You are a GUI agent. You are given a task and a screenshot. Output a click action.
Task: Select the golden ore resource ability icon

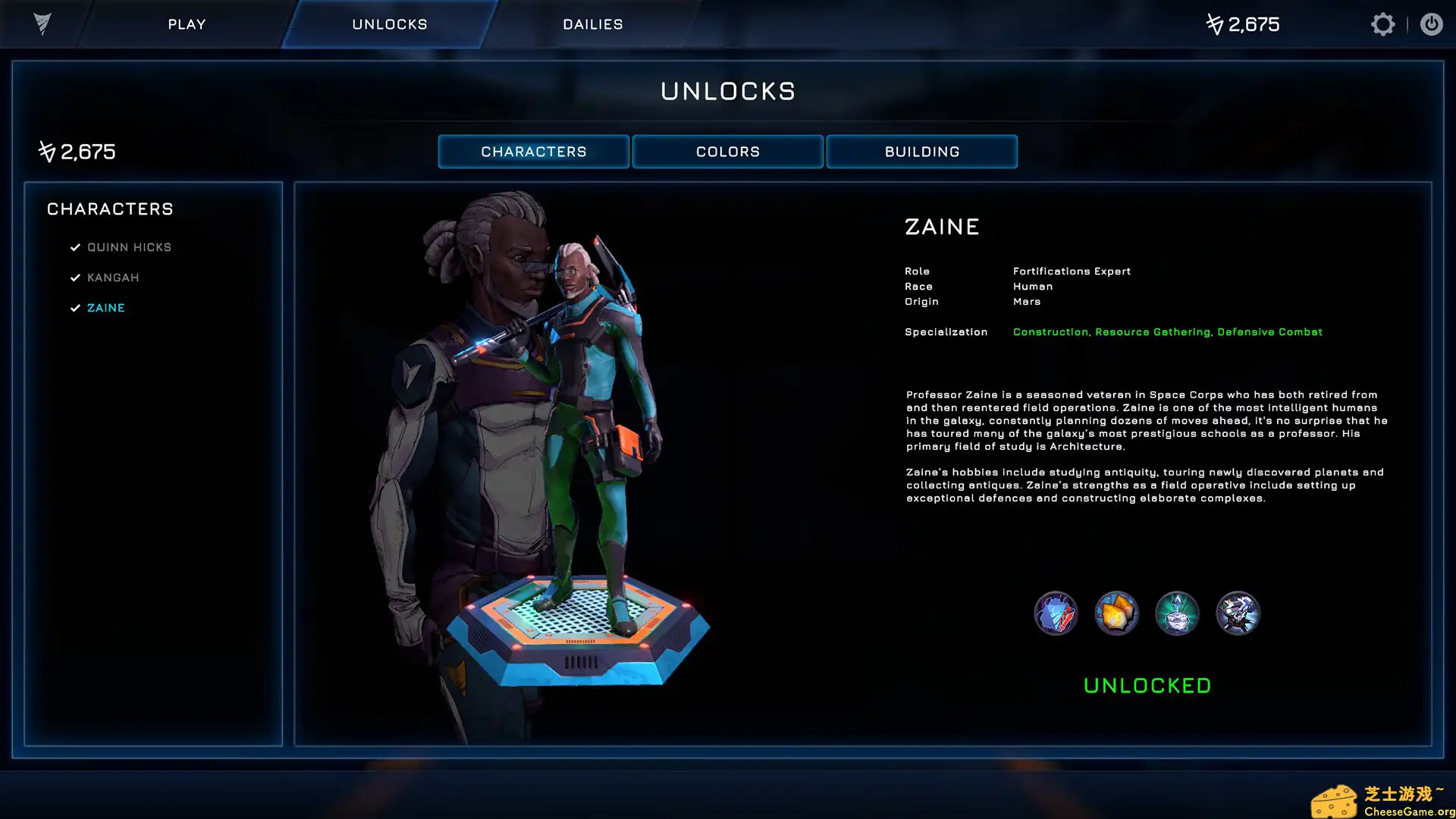1116,613
